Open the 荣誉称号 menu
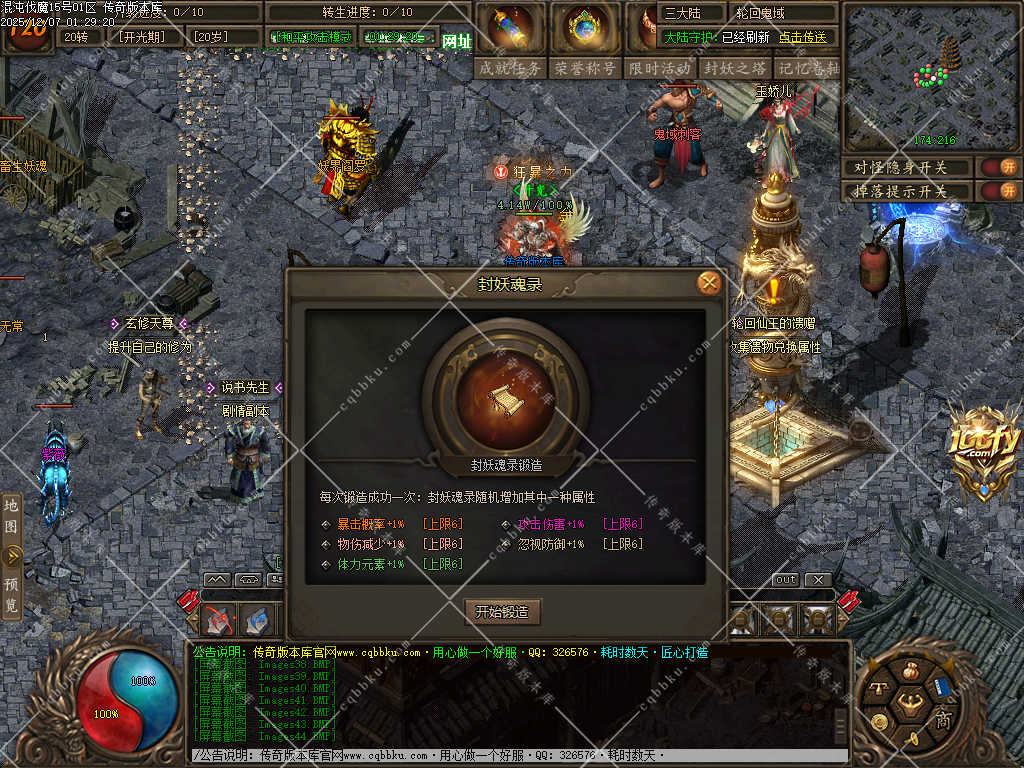1024x768 pixels. tap(585, 68)
